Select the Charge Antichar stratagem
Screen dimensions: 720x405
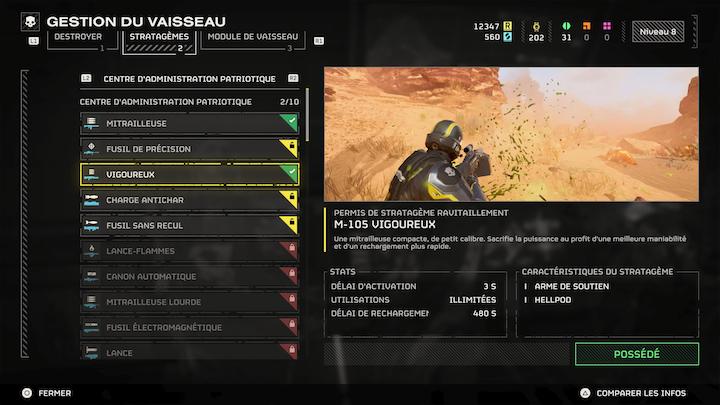189,200
